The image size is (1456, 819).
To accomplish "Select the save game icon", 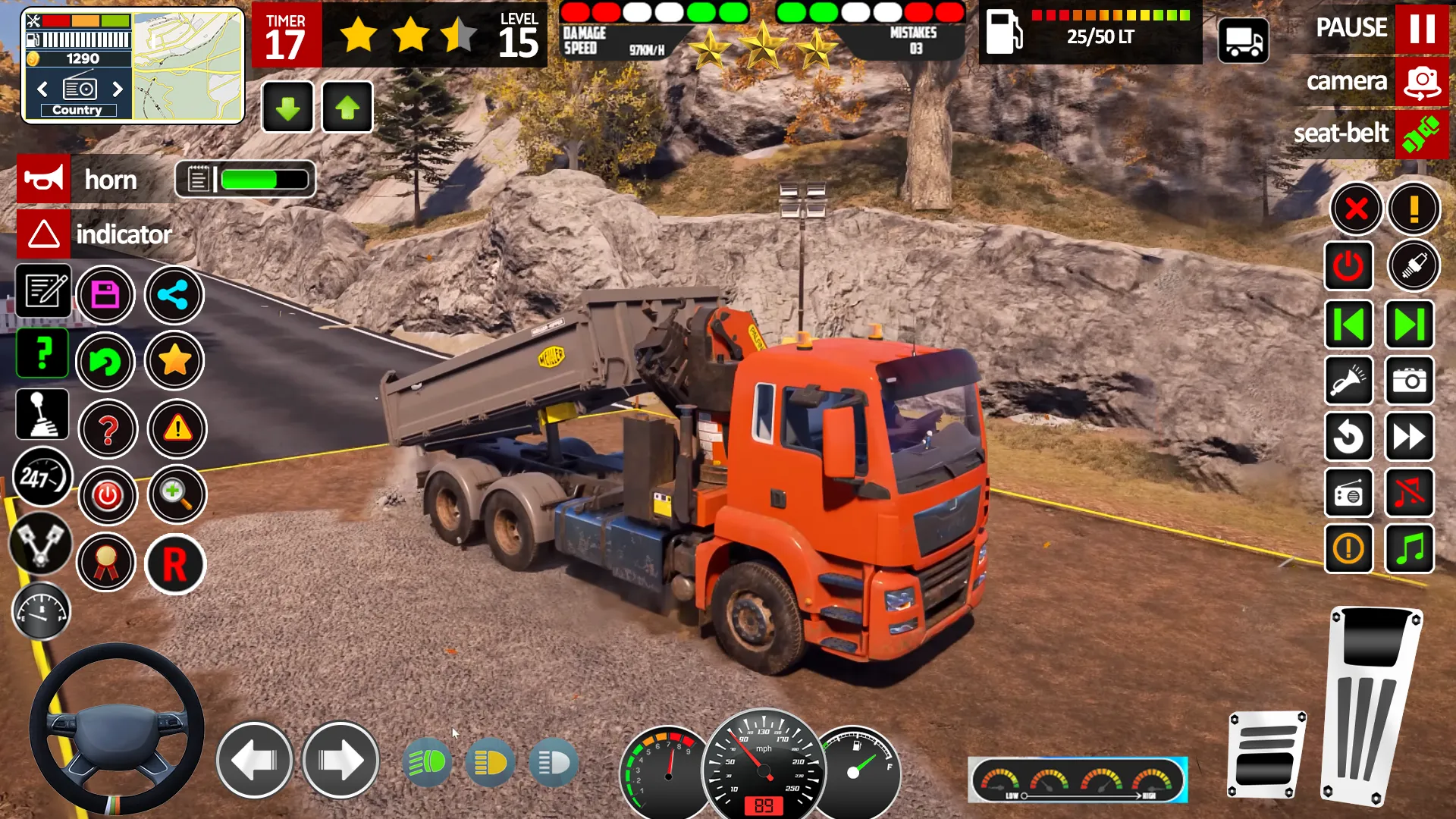I will (106, 294).
